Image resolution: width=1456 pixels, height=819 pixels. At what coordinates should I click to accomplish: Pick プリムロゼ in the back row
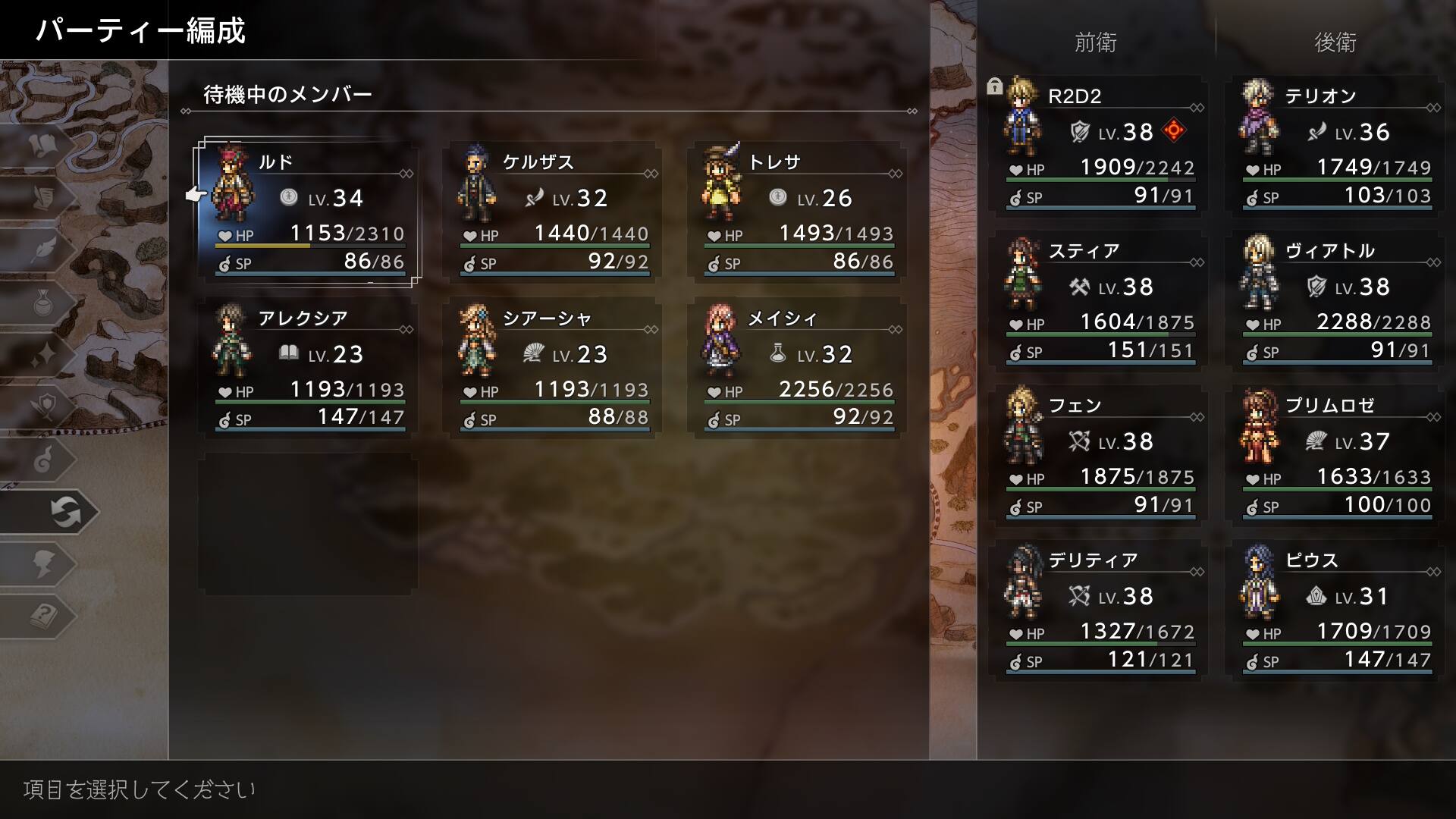coord(1336,453)
